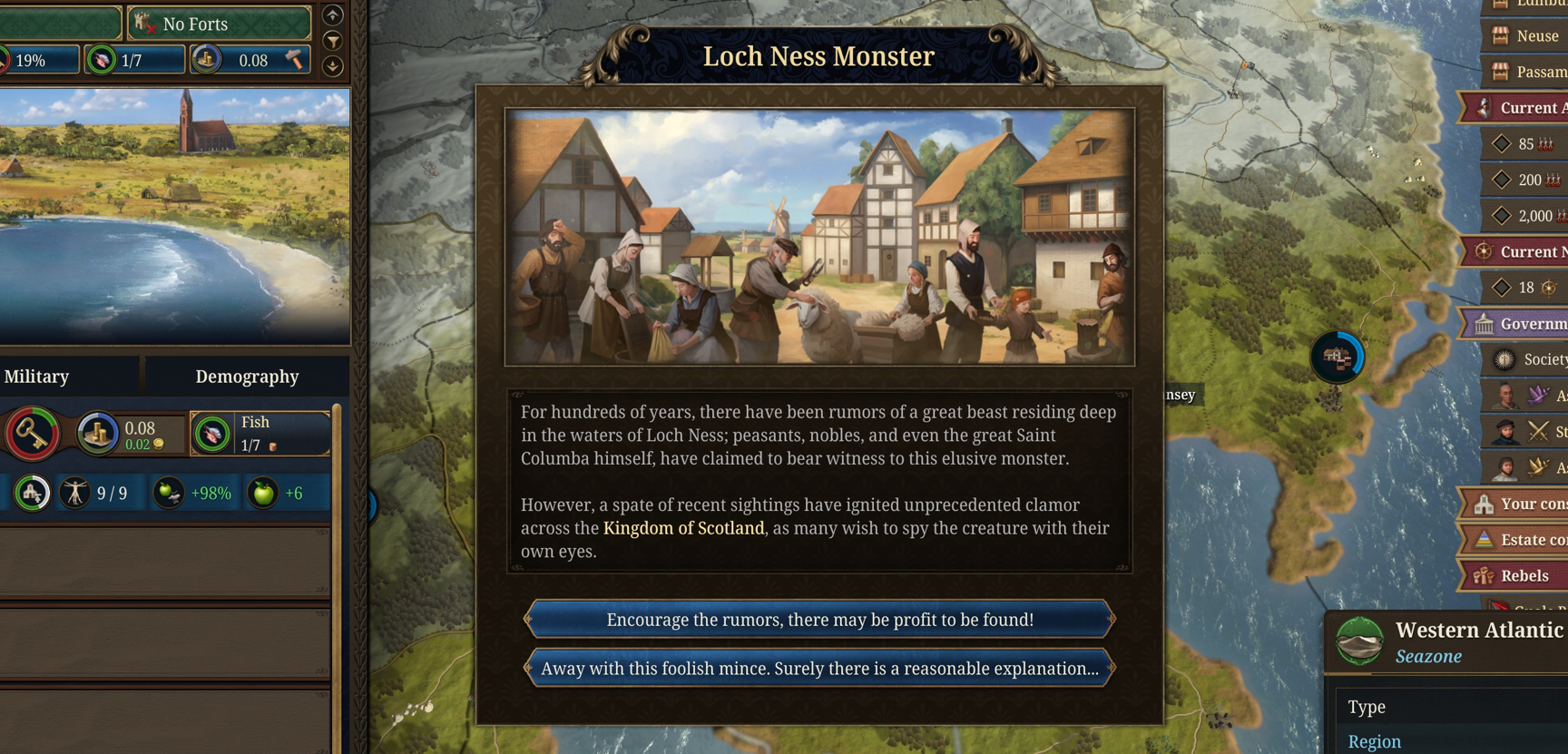
Task: Open the hammer construction icon
Action: pos(292,60)
